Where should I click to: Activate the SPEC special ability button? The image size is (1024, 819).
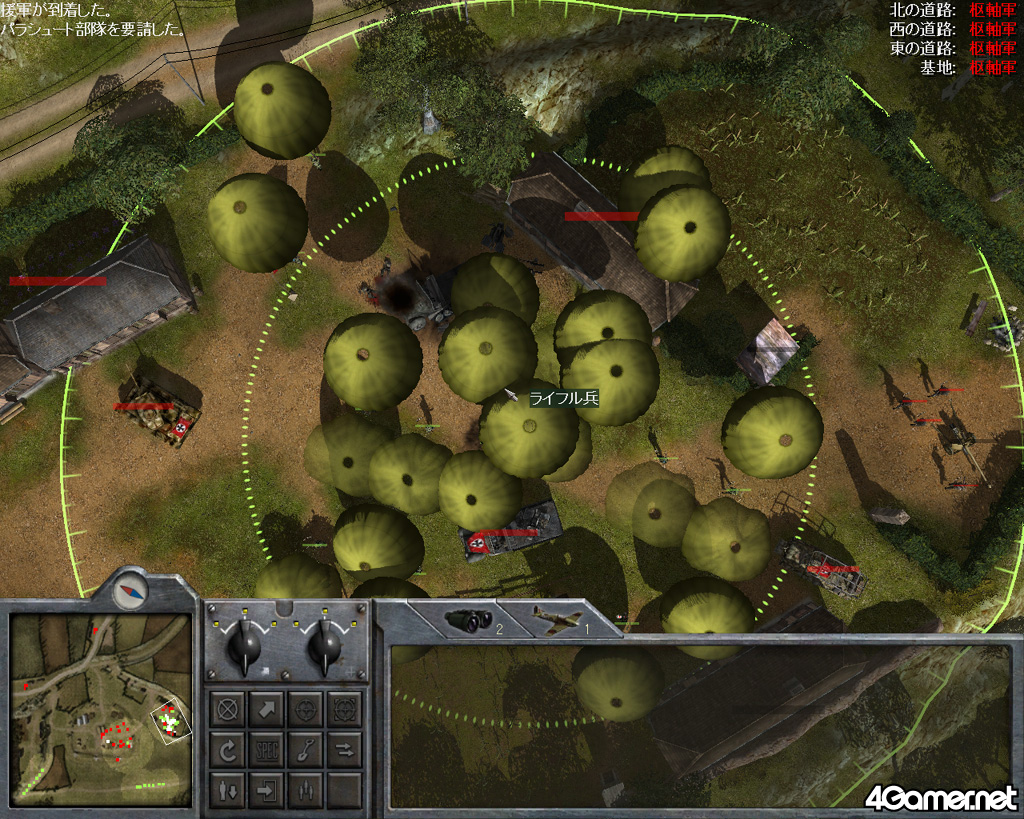267,749
